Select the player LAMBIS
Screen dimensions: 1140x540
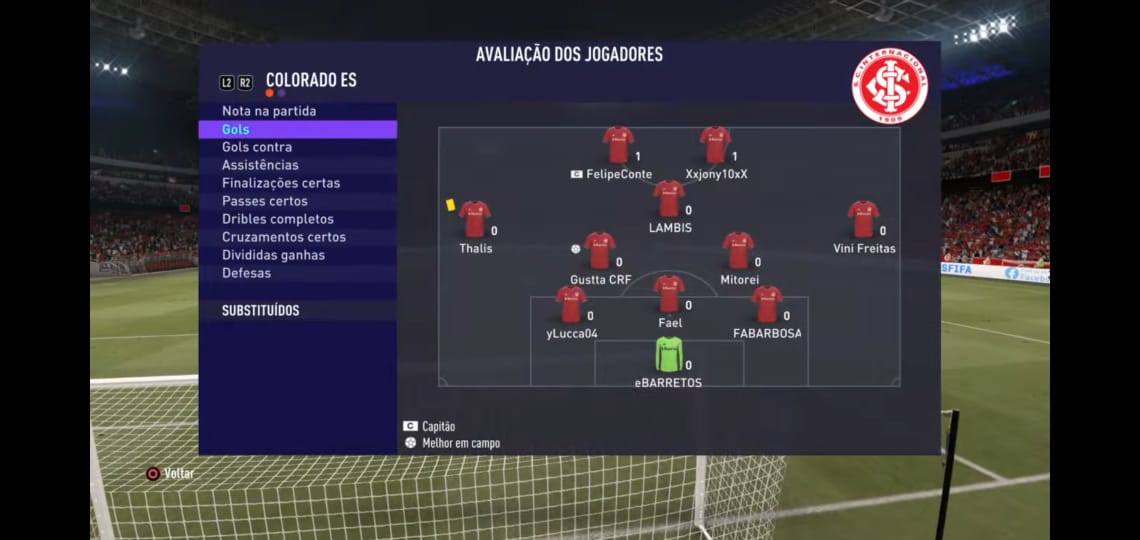point(669,199)
